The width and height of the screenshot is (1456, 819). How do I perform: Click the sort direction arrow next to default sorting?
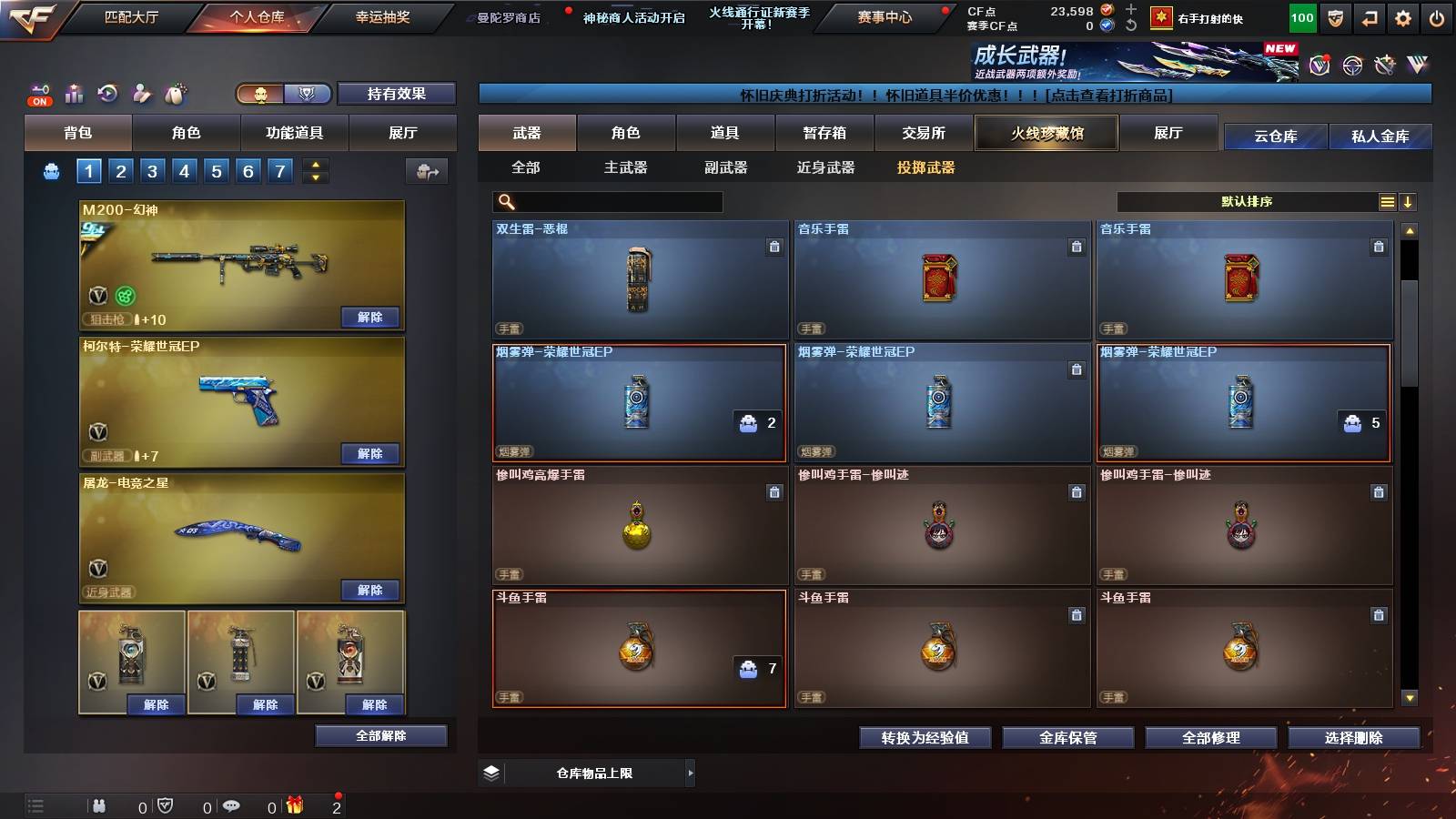tap(1409, 201)
